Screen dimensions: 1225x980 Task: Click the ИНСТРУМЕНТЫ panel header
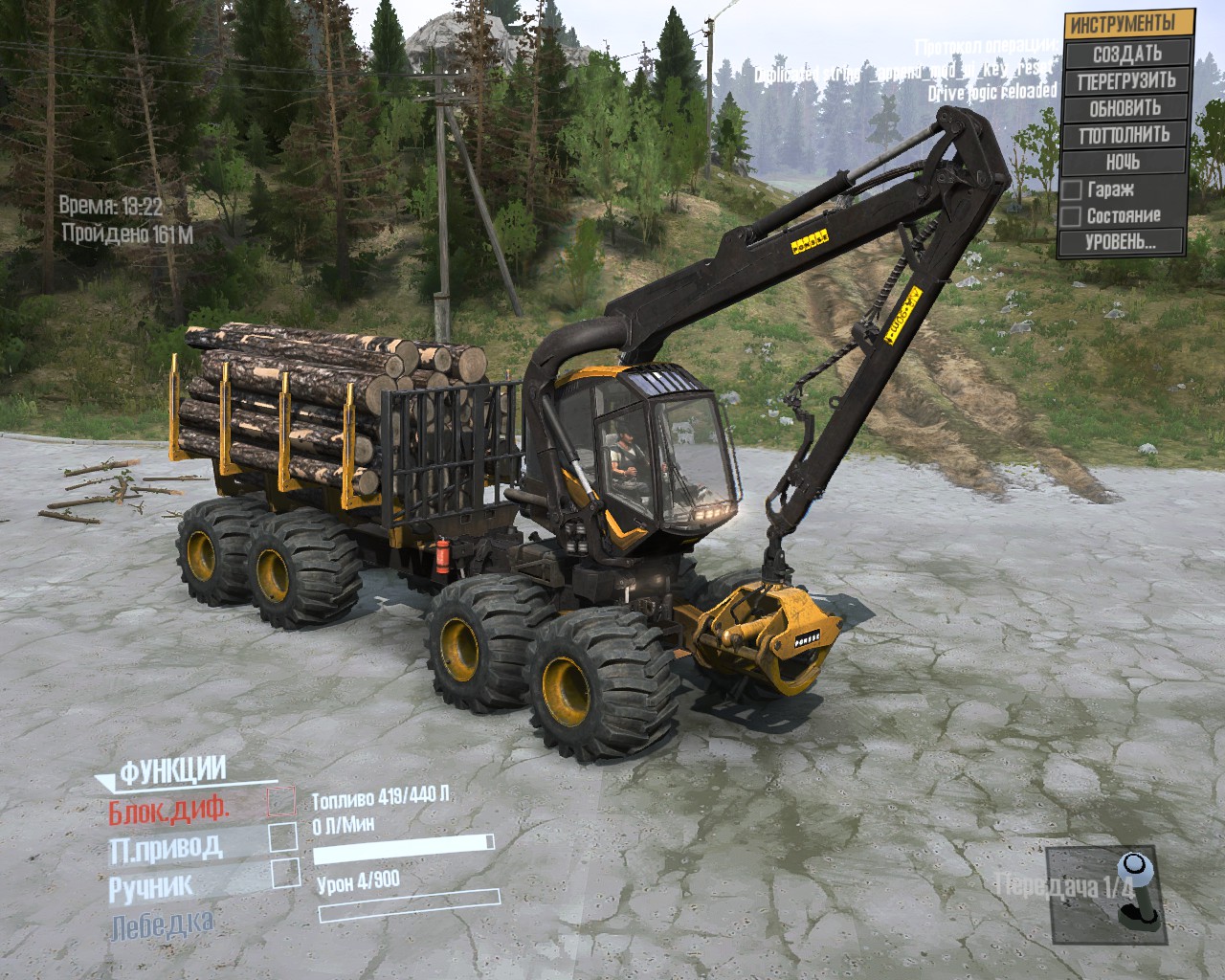[1129, 23]
